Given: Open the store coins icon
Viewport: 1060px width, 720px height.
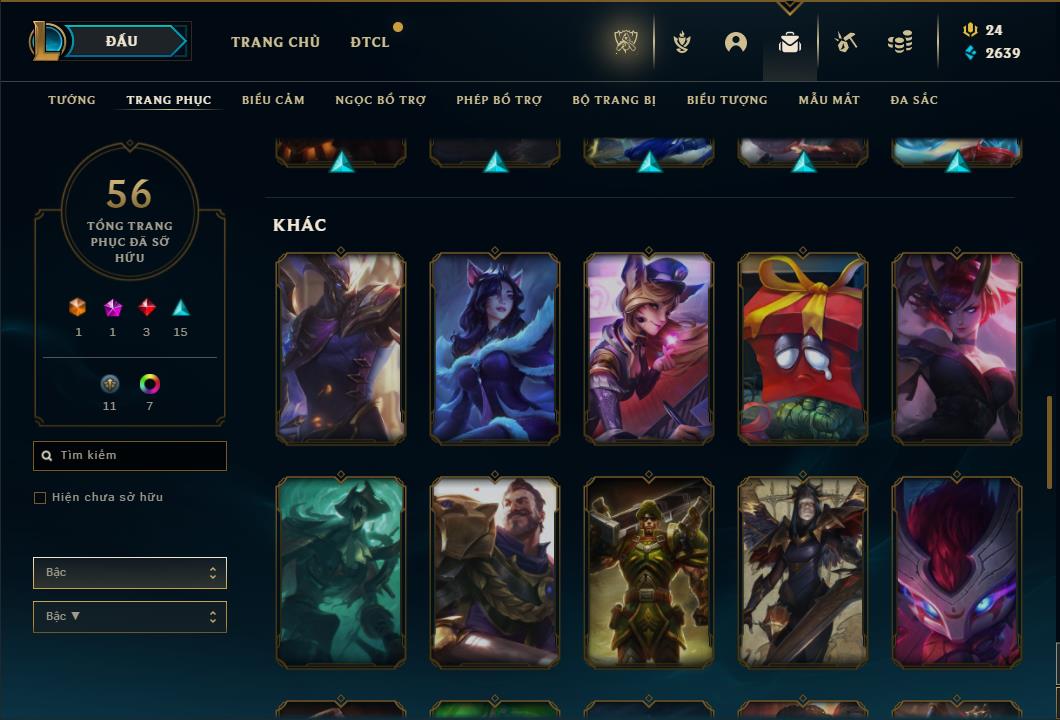Looking at the screenshot, I should click(x=900, y=42).
